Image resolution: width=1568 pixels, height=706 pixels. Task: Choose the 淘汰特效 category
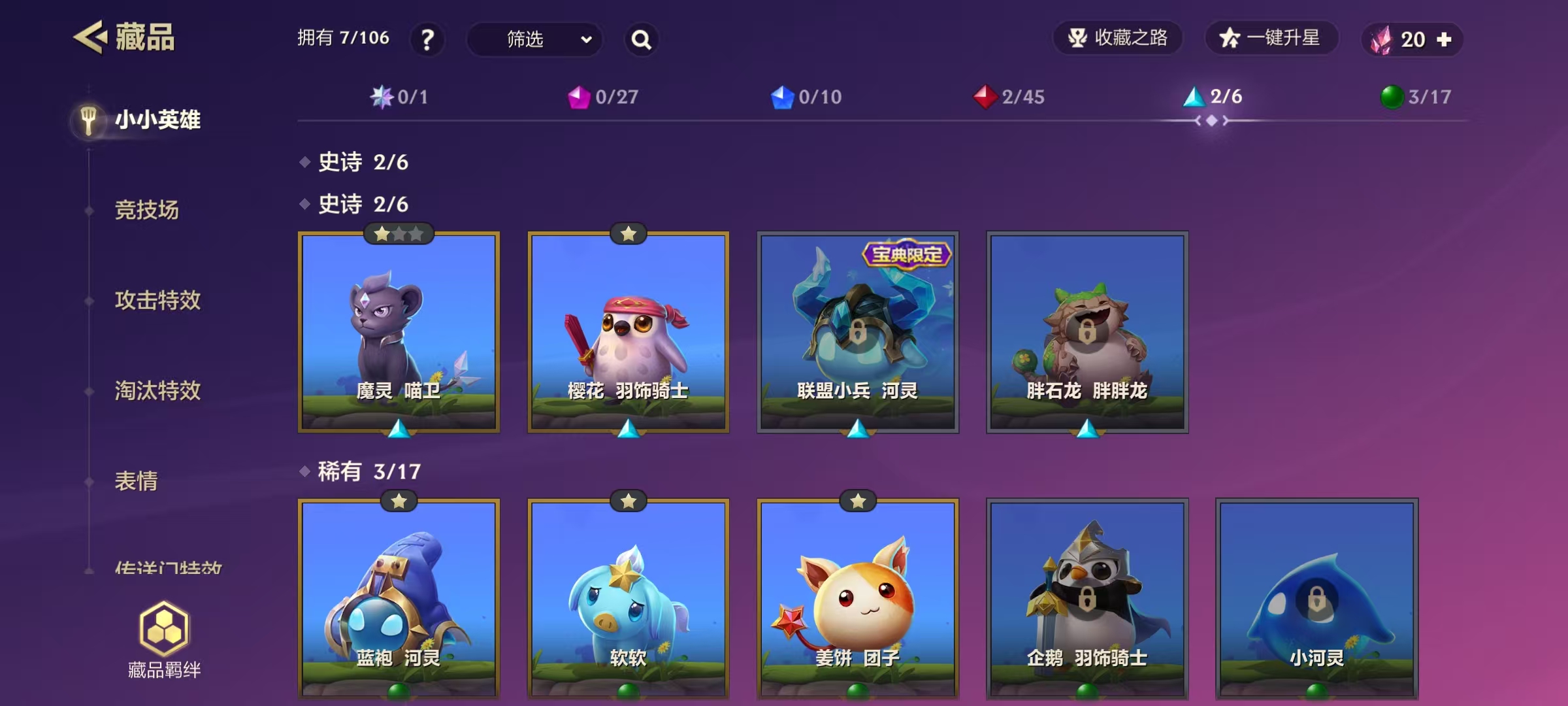tap(157, 391)
